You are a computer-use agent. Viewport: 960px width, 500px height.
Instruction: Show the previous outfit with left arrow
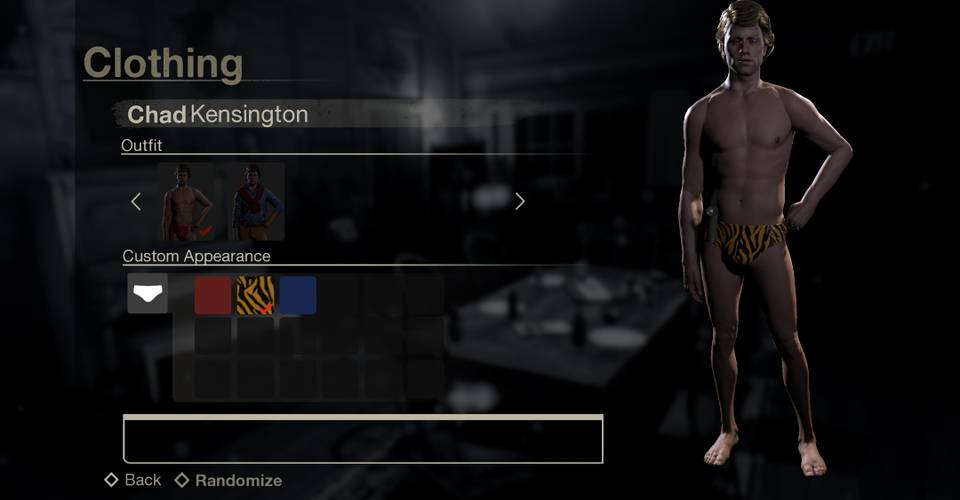(x=137, y=202)
